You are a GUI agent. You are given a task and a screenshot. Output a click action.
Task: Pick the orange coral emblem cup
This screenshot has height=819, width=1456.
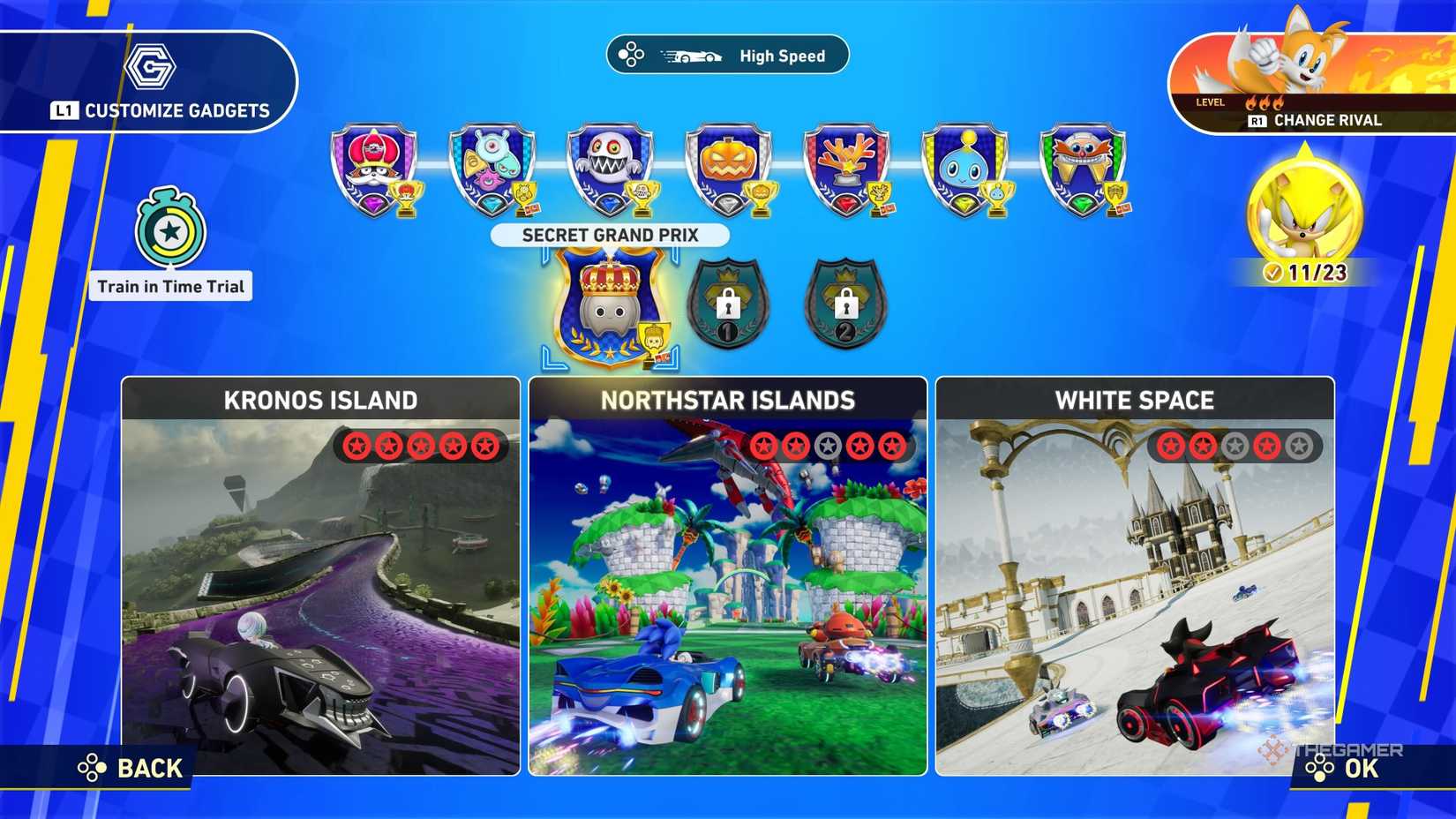coord(847,170)
